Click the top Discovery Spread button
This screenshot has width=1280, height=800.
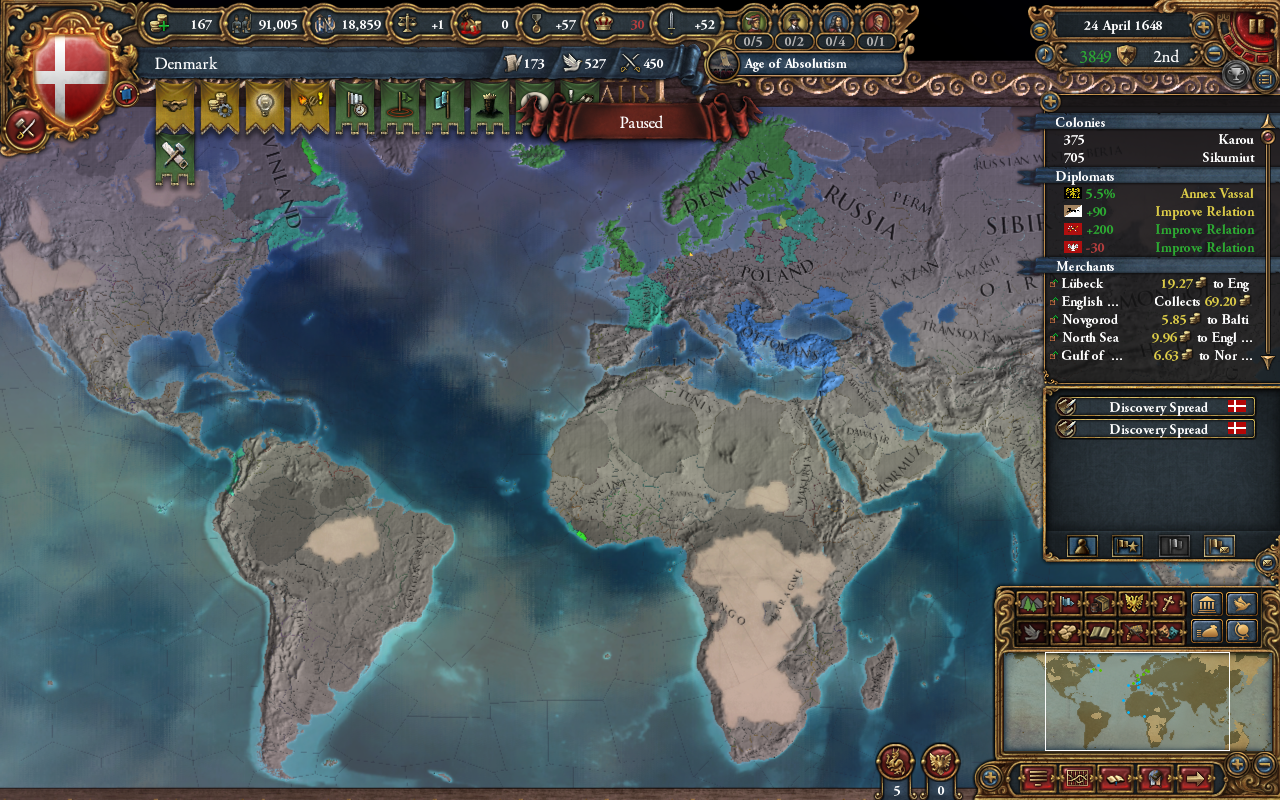pos(1155,407)
